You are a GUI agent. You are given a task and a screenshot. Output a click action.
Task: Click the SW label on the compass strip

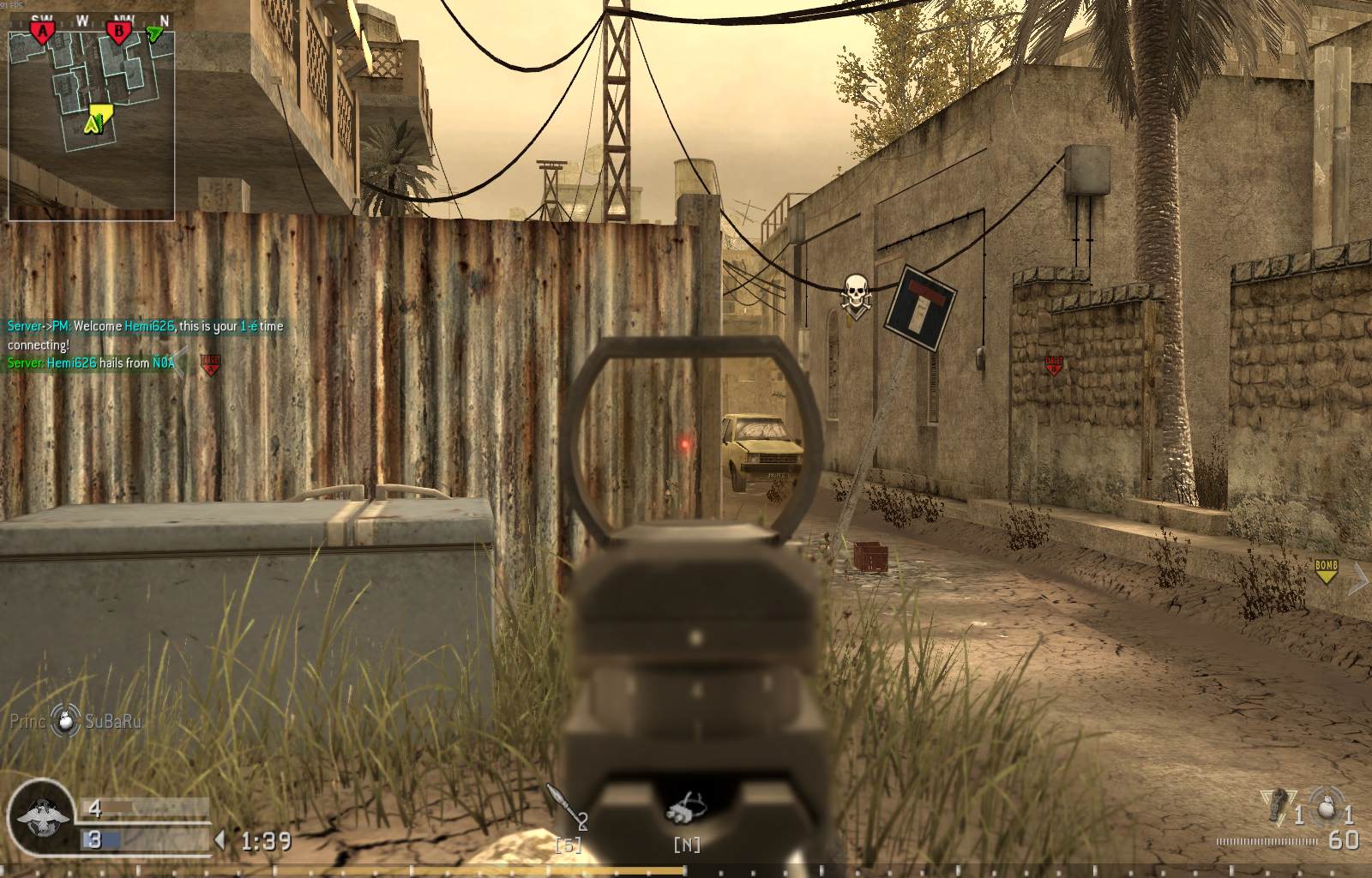coord(41,18)
